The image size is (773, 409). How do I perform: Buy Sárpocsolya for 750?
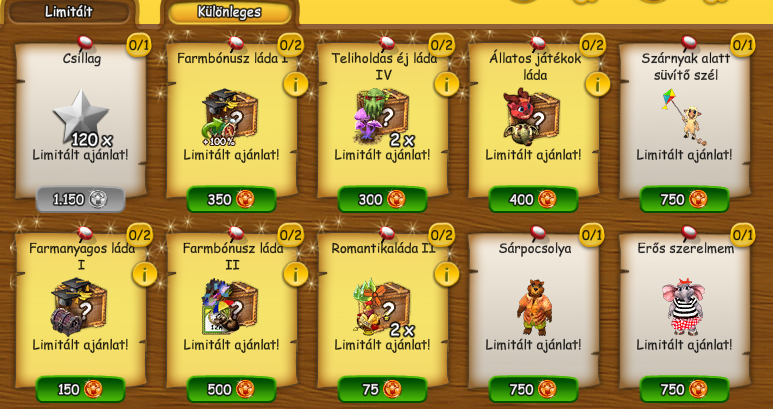533,389
